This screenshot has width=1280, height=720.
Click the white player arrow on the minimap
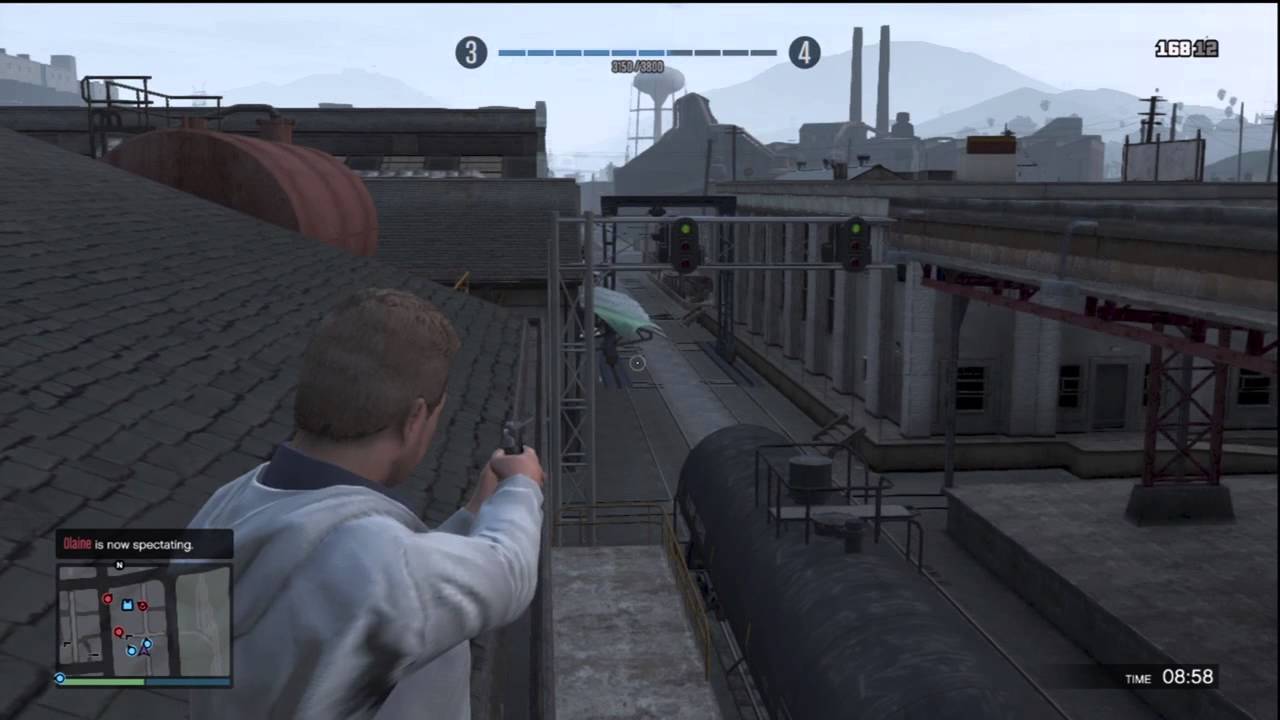pyautogui.click(x=144, y=651)
